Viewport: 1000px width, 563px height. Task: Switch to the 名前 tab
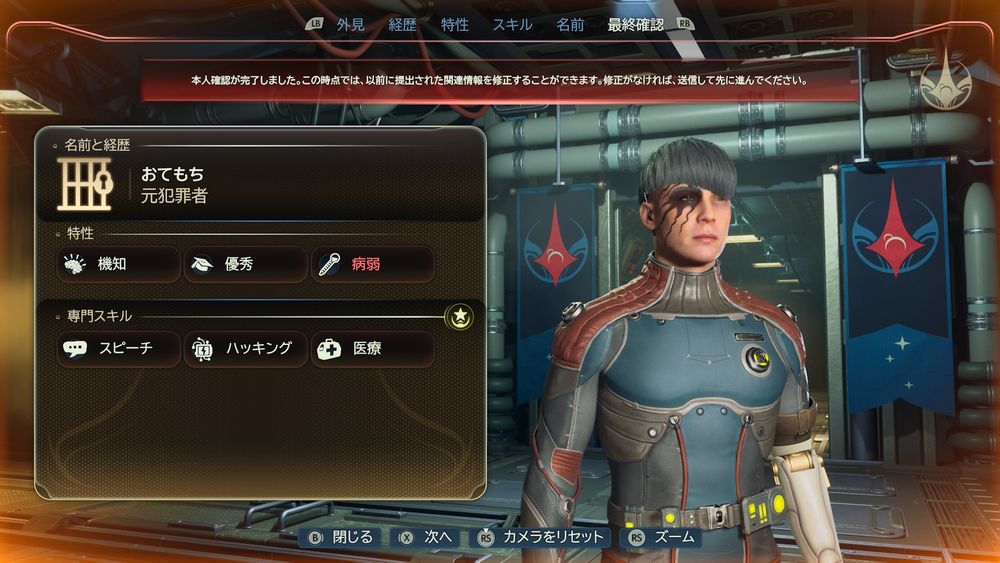click(x=570, y=25)
